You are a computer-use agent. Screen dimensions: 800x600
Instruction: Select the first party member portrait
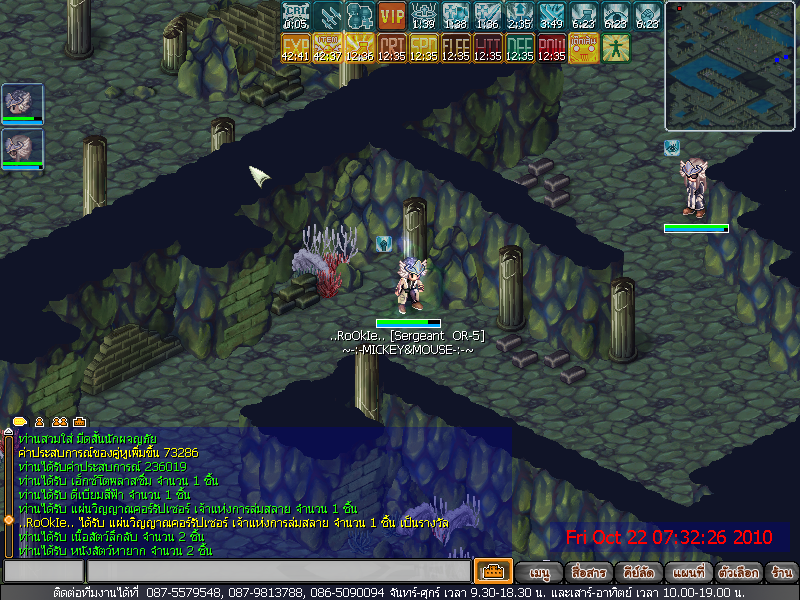22,104
